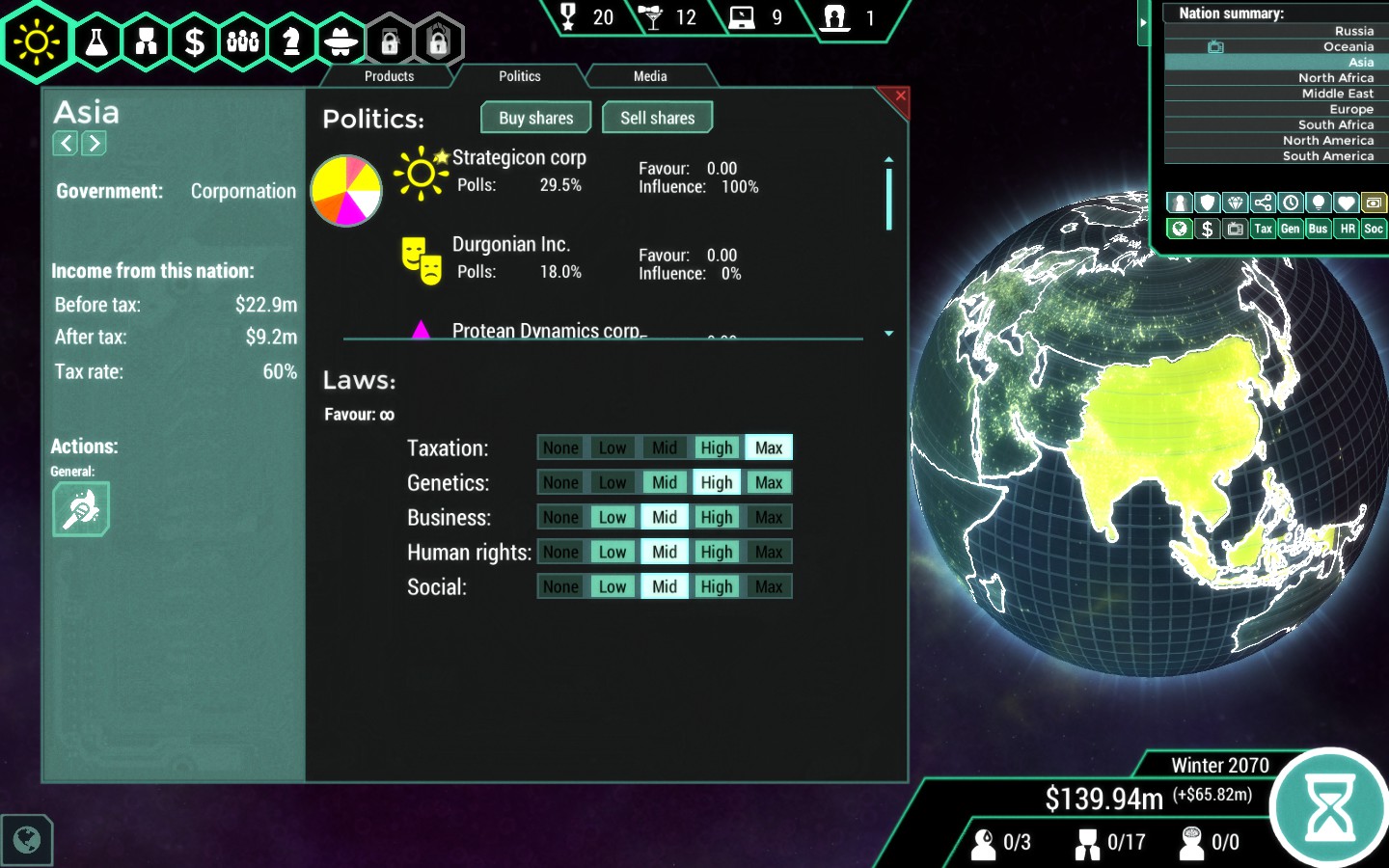Open the Media tab
Viewport: 1389px width, 868px height.
(649, 76)
